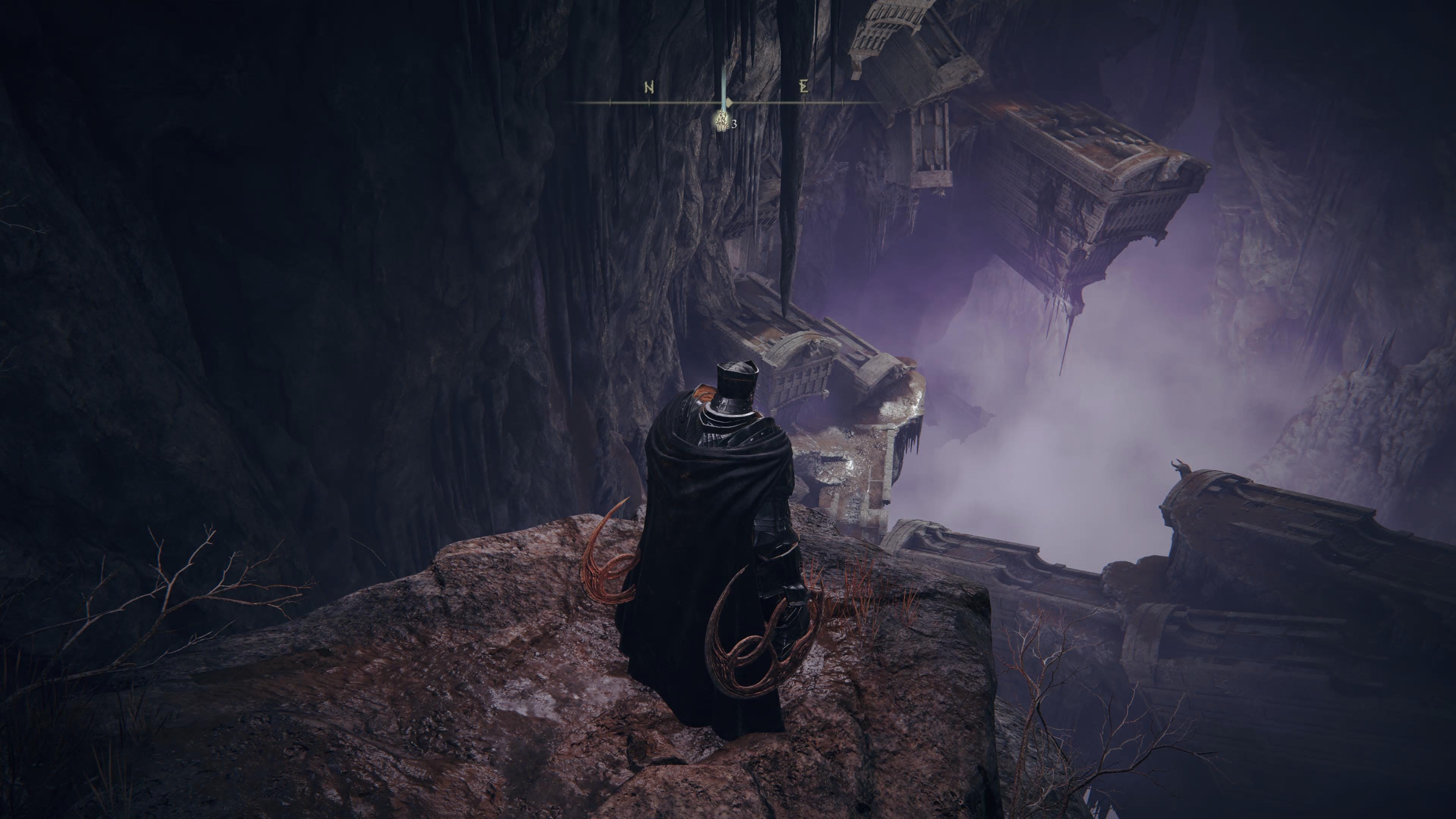Click the diamond pointer on the compass line
1456x819 pixels.
tap(729, 102)
